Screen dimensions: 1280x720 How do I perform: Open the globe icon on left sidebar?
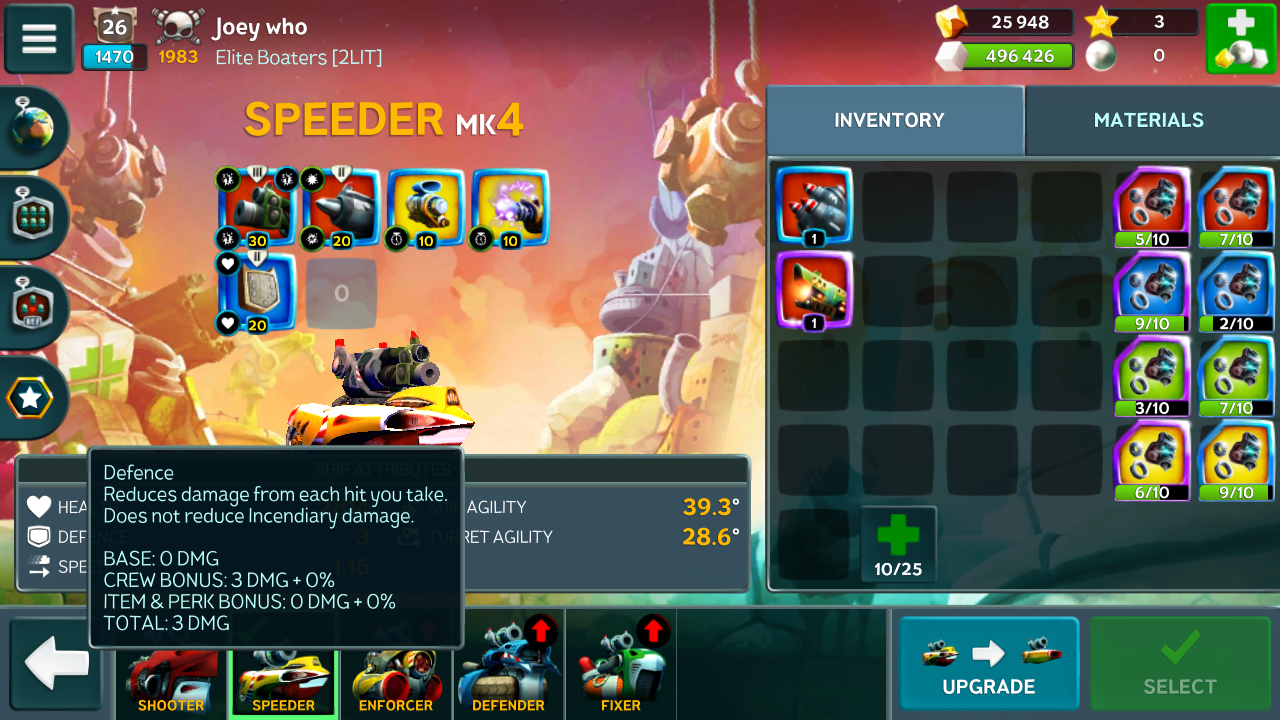[33, 127]
